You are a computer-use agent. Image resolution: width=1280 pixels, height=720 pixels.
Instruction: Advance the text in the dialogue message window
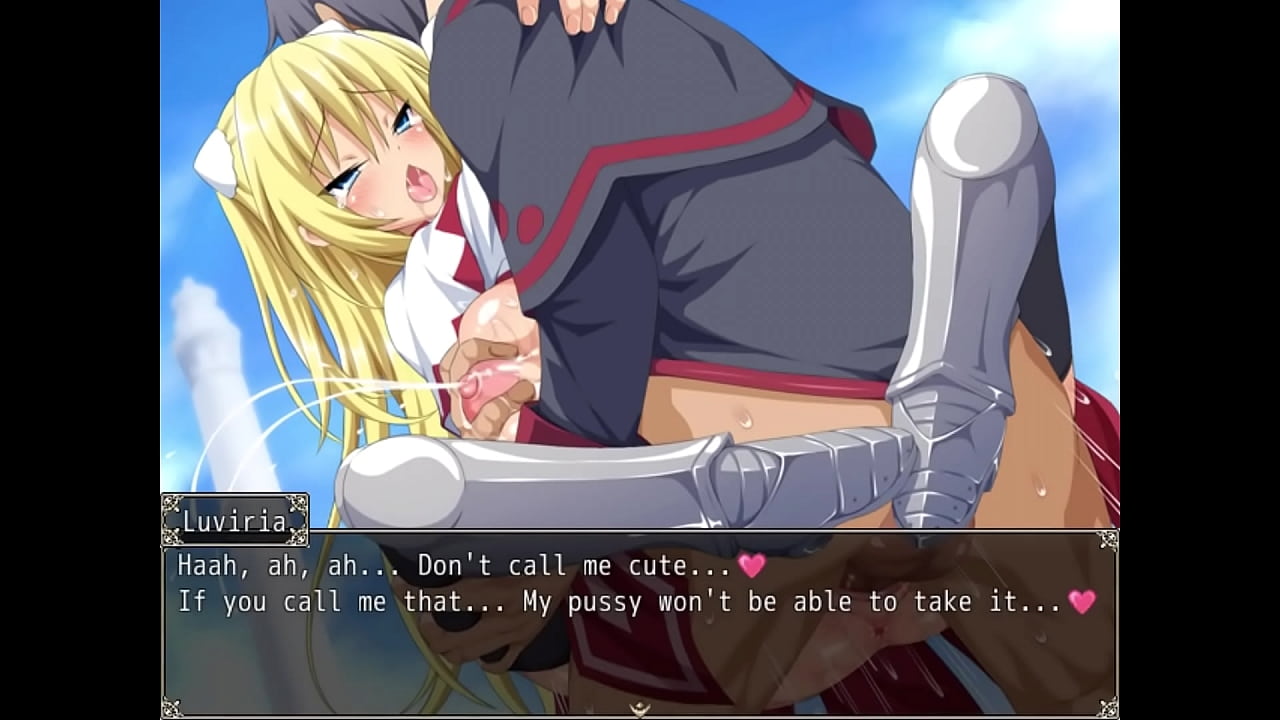(x=639, y=622)
